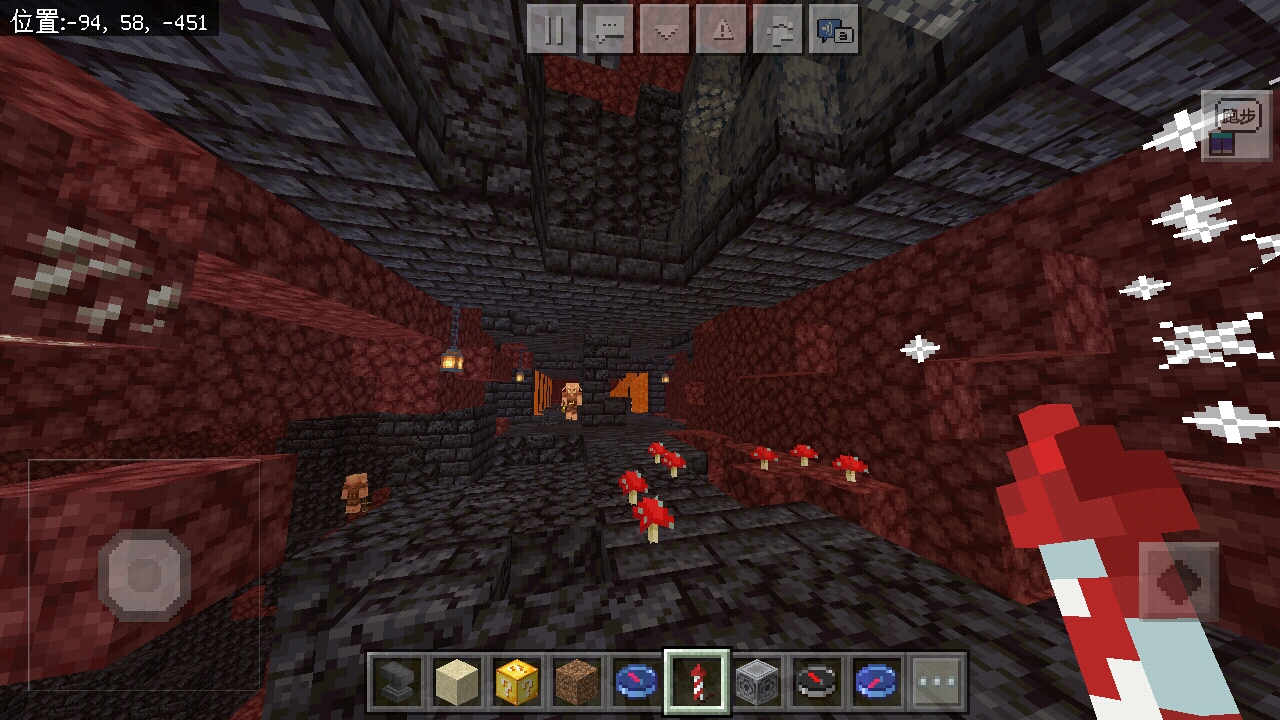This screenshot has height=720, width=1280.
Task: Select the firework rocket slot
Action: point(696,683)
